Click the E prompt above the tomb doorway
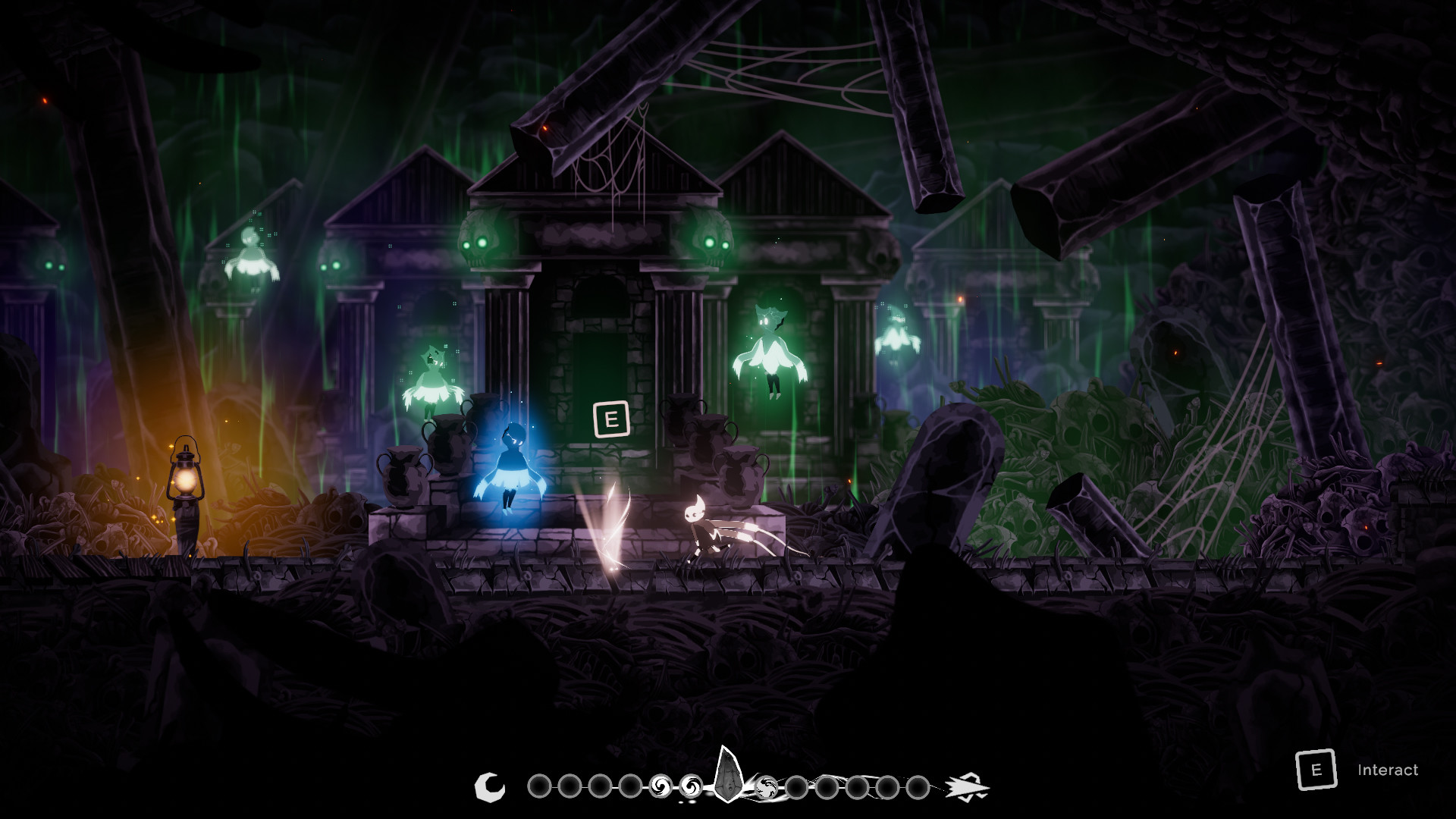 (611, 419)
